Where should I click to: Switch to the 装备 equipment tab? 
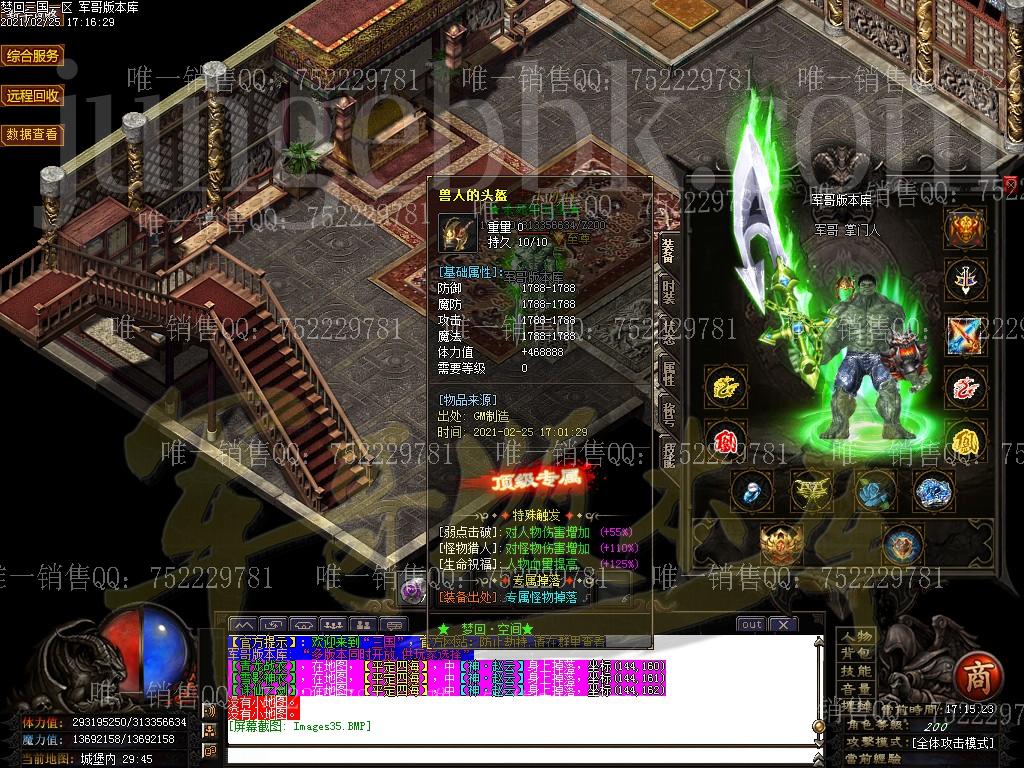(x=668, y=251)
